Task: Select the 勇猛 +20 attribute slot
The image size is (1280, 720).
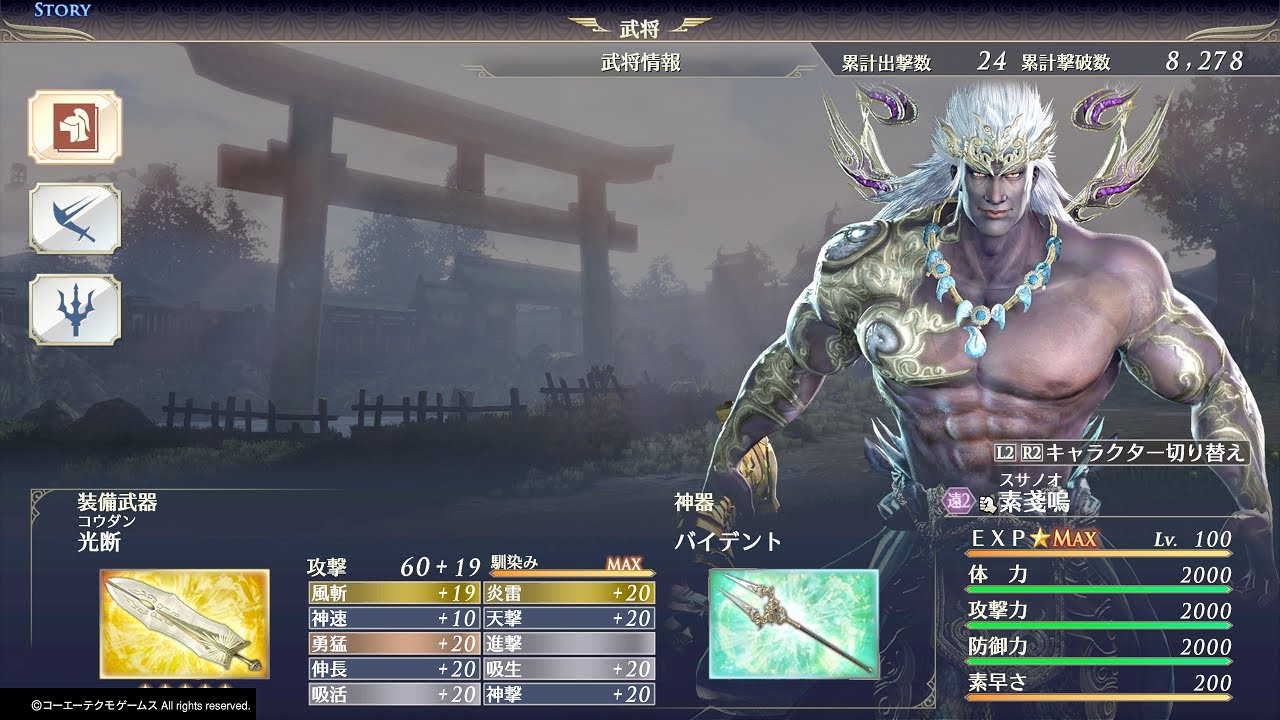Action: tap(394, 644)
